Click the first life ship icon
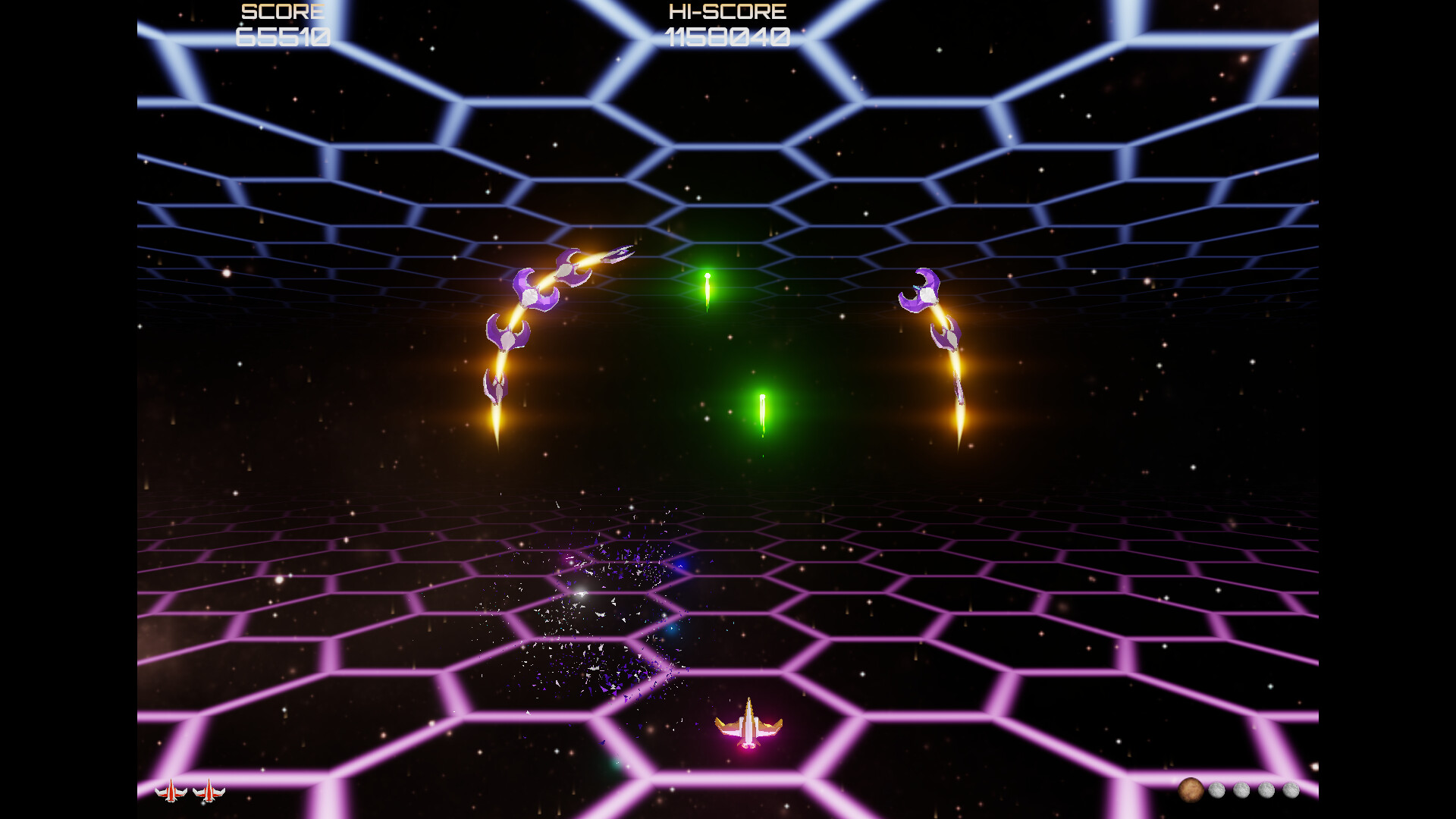The height and width of the screenshot is (819, 1456). [x=171, y=792]
